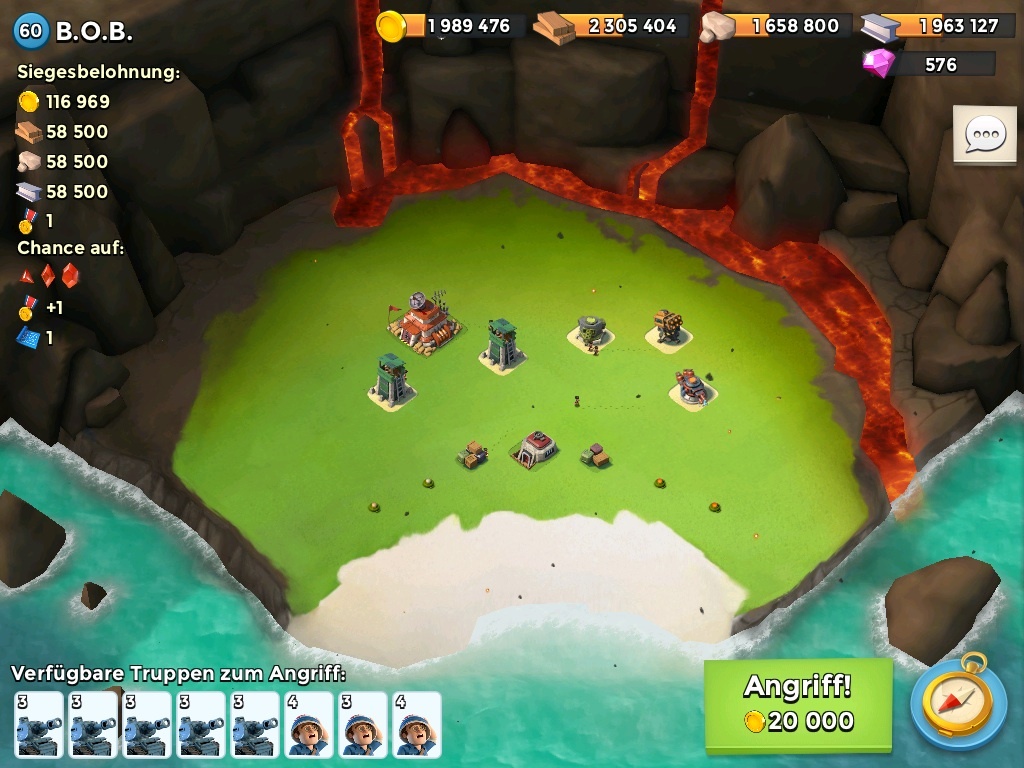Tap the compass to return to the map
This screenshot has width=1024, height=768.
point(957,704)
